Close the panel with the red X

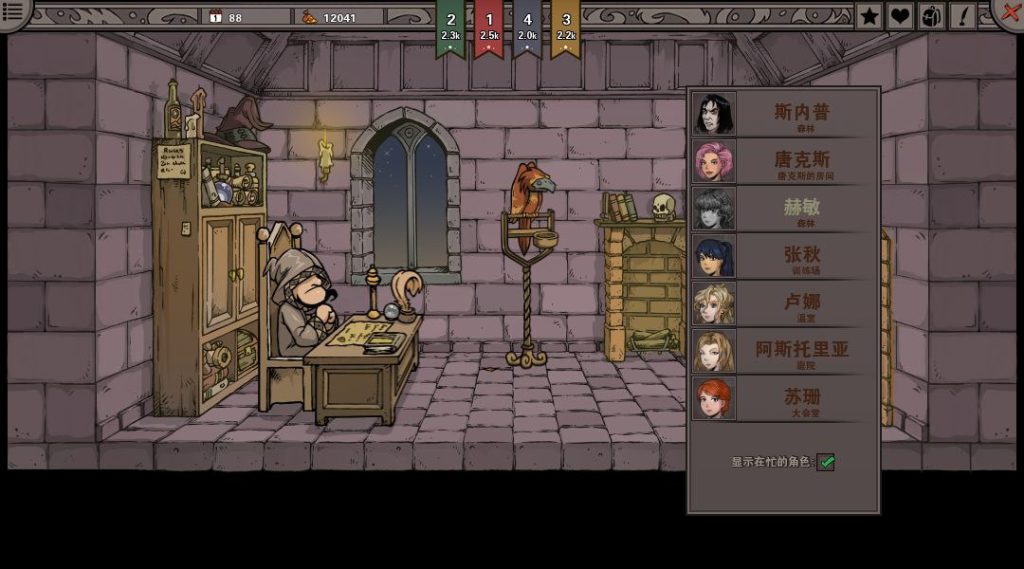tap(1008, 12)
